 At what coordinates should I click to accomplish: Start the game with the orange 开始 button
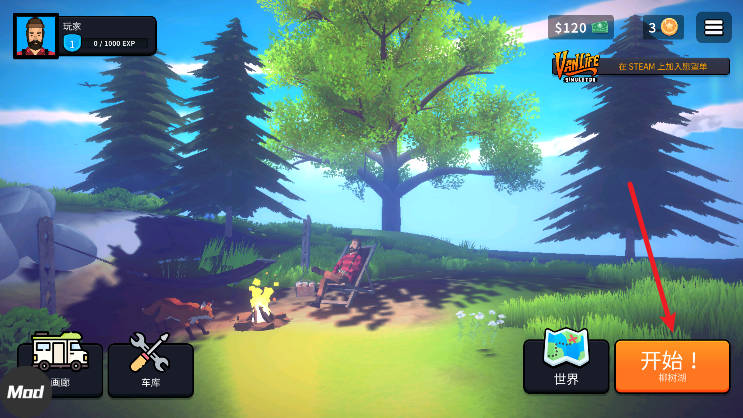tap(671, 365)
